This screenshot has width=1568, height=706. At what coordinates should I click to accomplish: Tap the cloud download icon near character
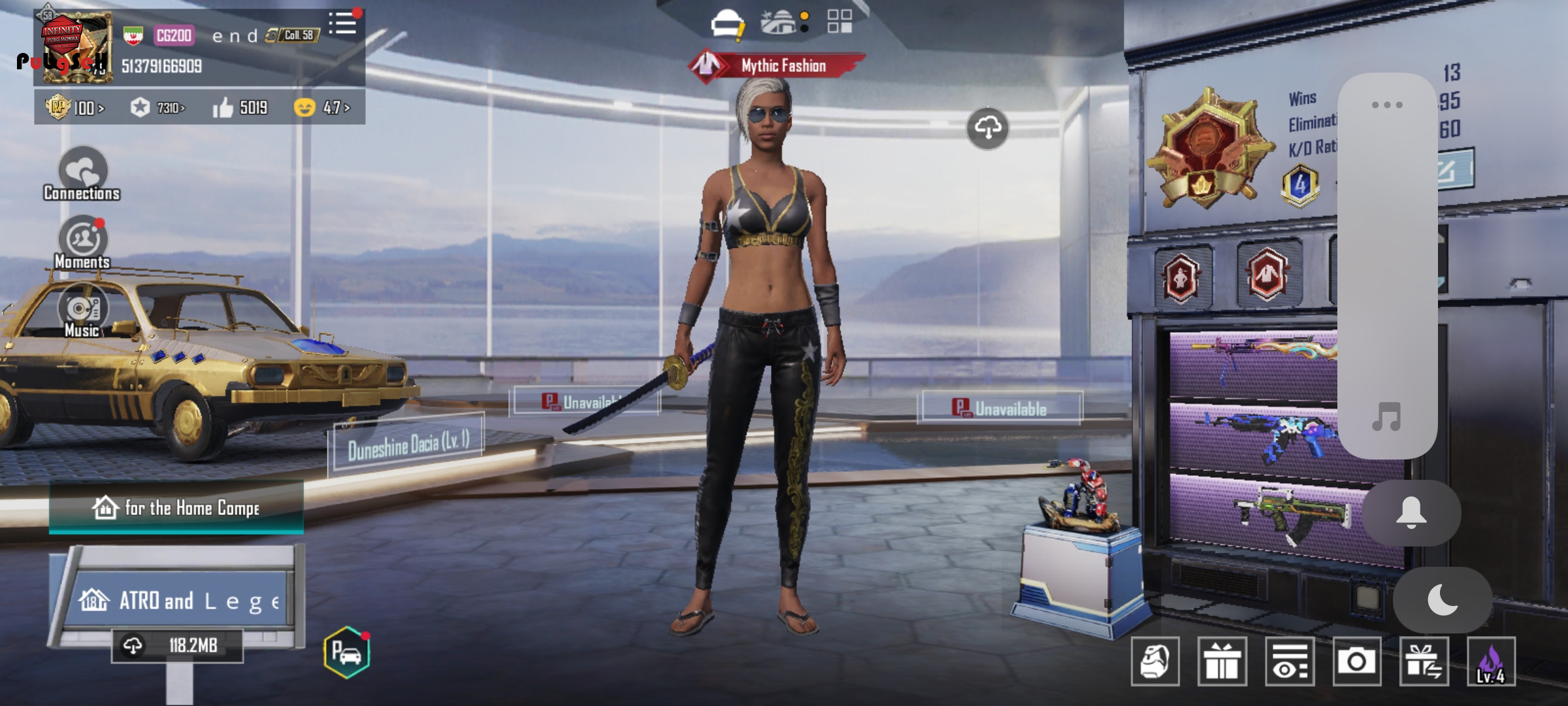tap(987, 128)
